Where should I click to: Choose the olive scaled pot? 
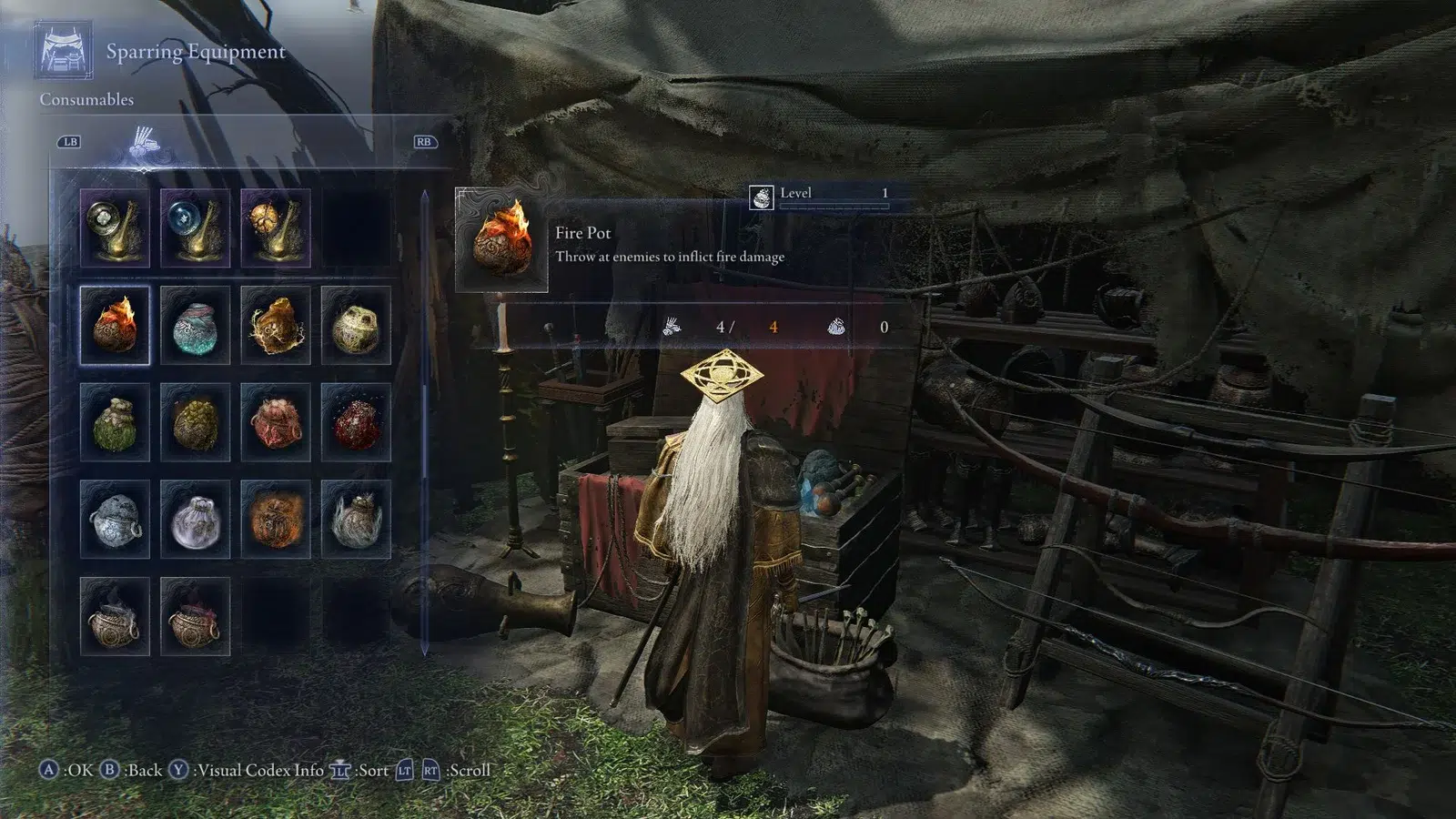[x=195, y=422]
